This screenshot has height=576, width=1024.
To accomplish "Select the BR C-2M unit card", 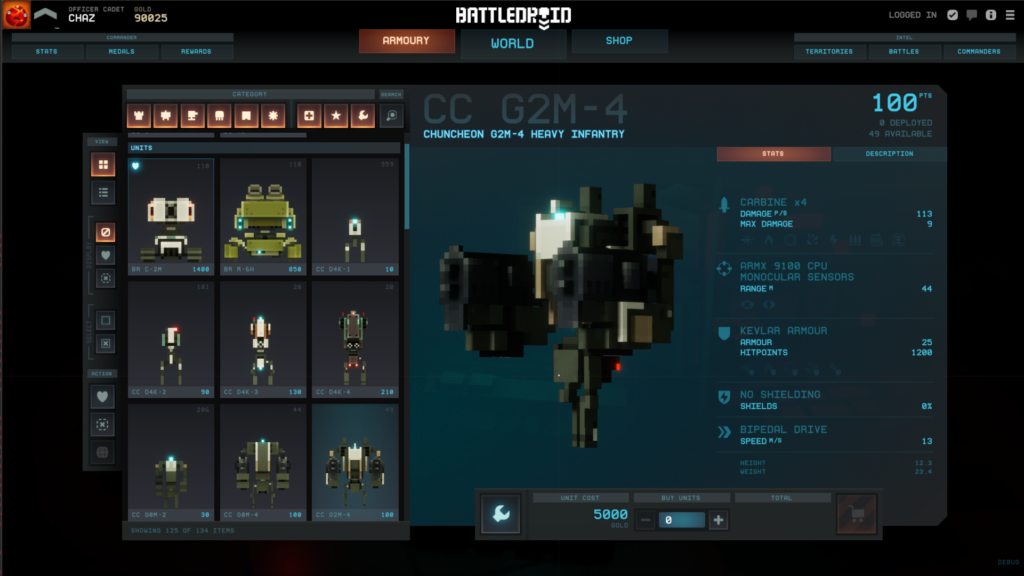I will (x=170, y=216).
